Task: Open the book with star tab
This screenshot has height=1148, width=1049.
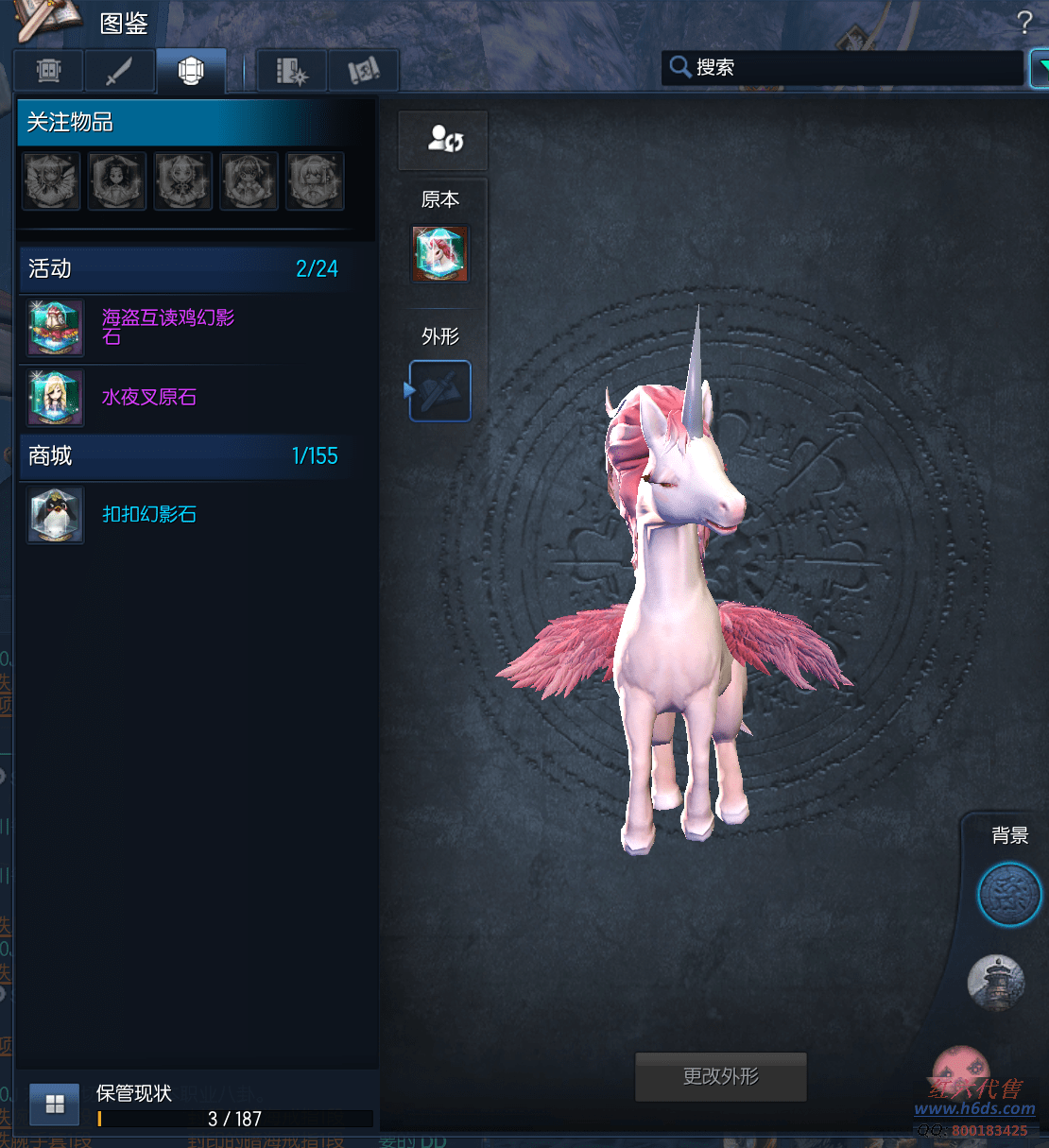Action: tap(292, 71)
